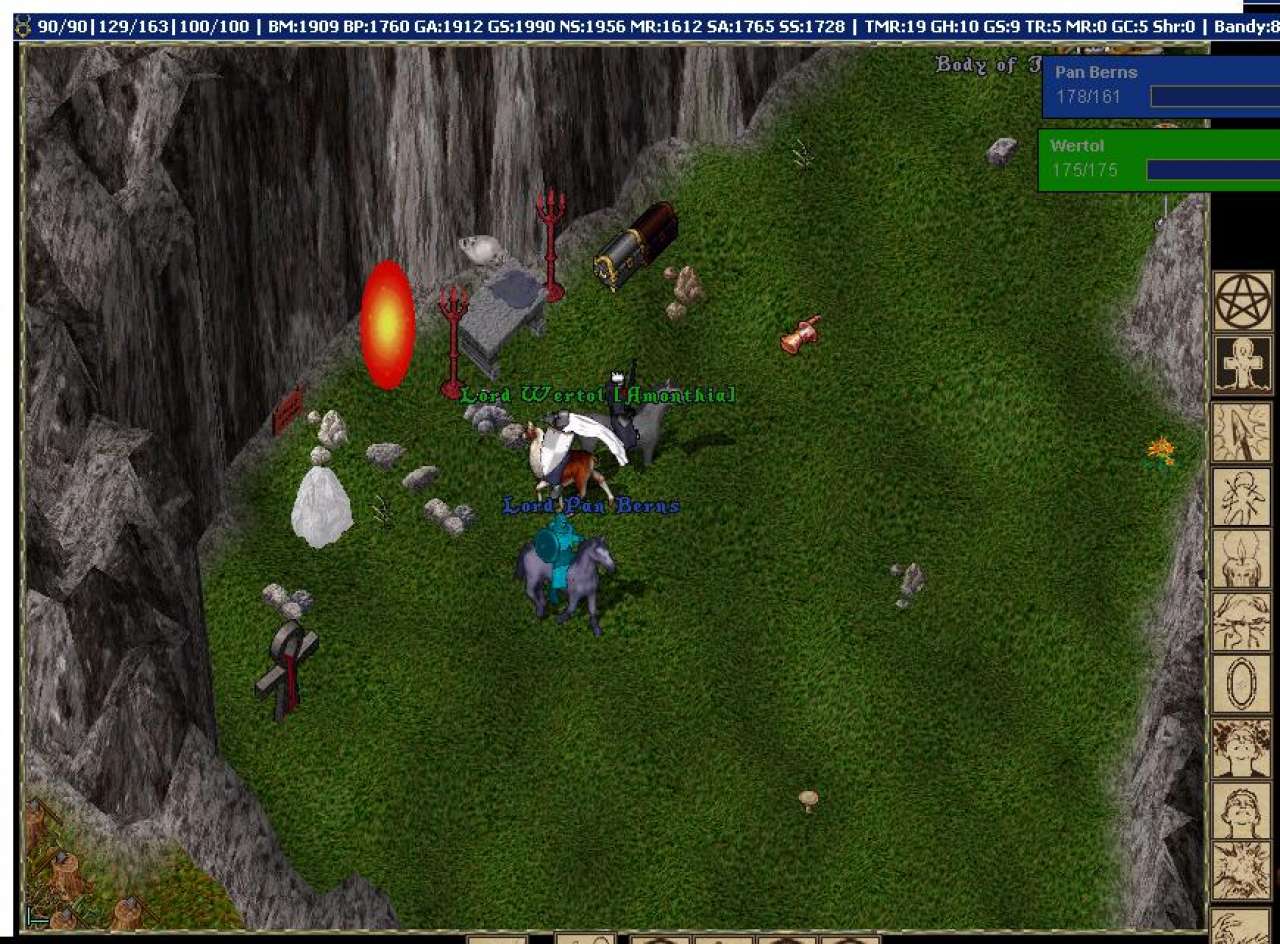Image resolution: width=1280 pixels, height=944 pixels.
Task: Click the pentagram spell icon
Action: (x=1243, y=301)
